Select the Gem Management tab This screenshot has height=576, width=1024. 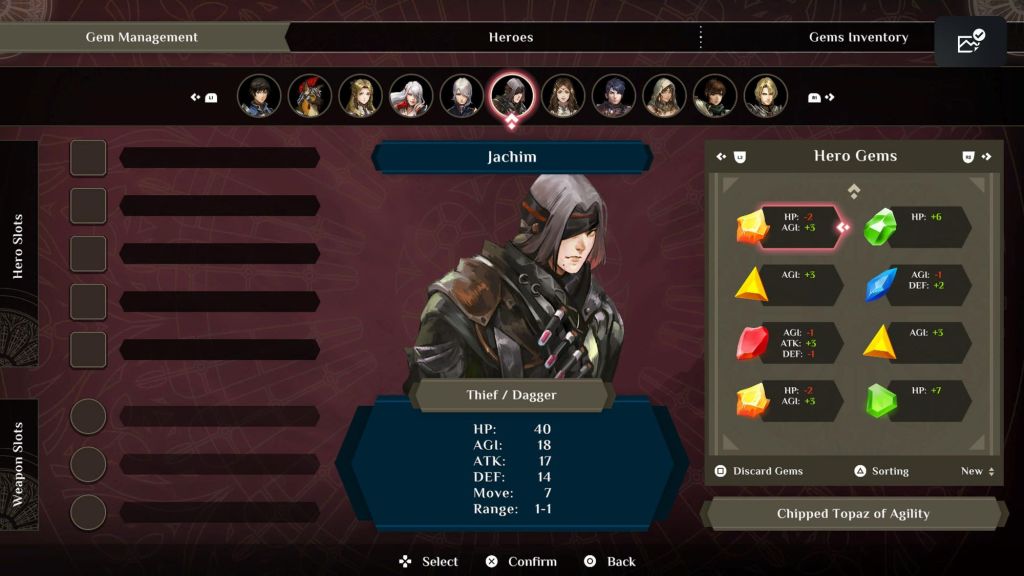[142, 37]
